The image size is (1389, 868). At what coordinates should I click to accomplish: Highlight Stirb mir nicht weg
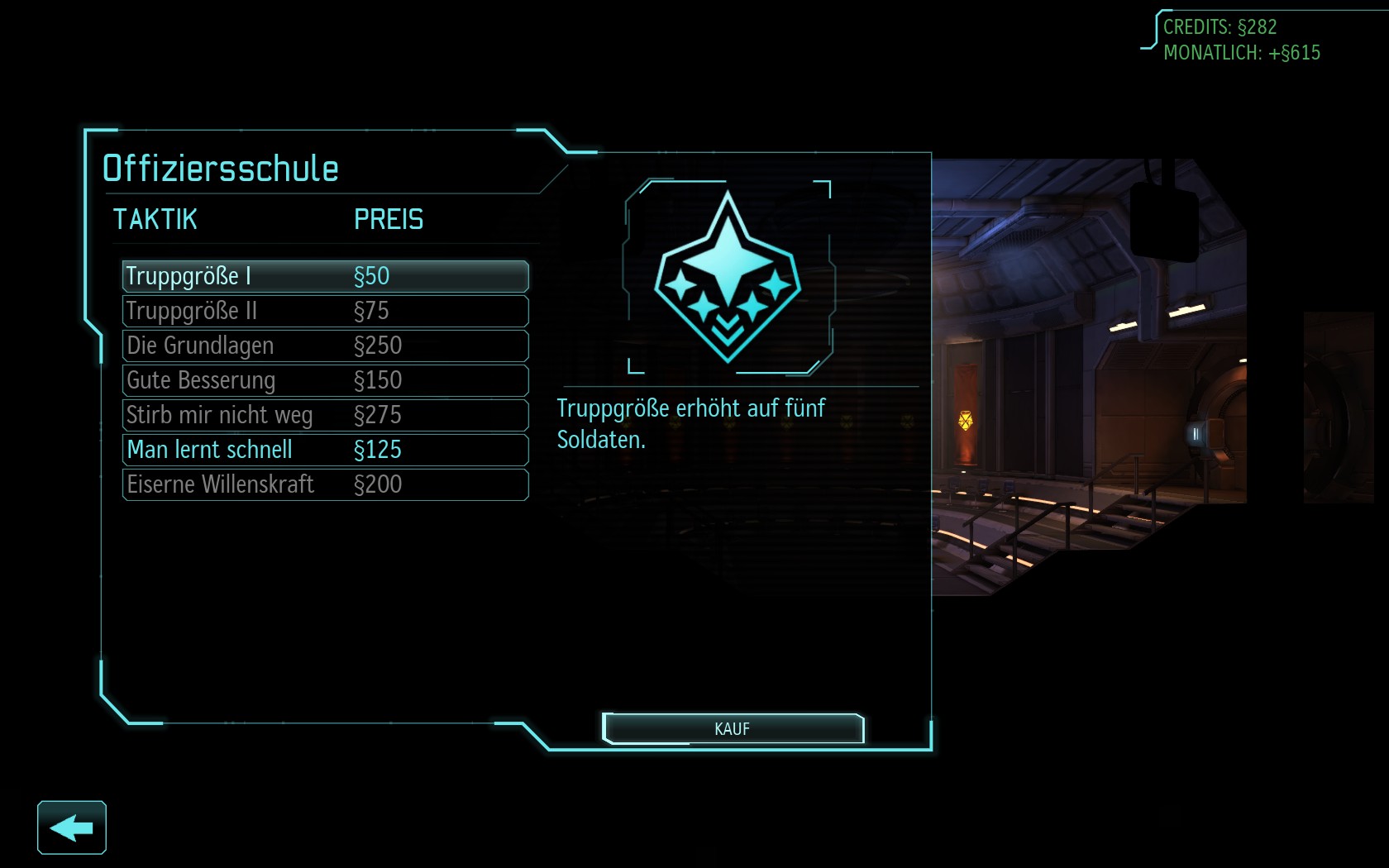click(x=325, y=415)
